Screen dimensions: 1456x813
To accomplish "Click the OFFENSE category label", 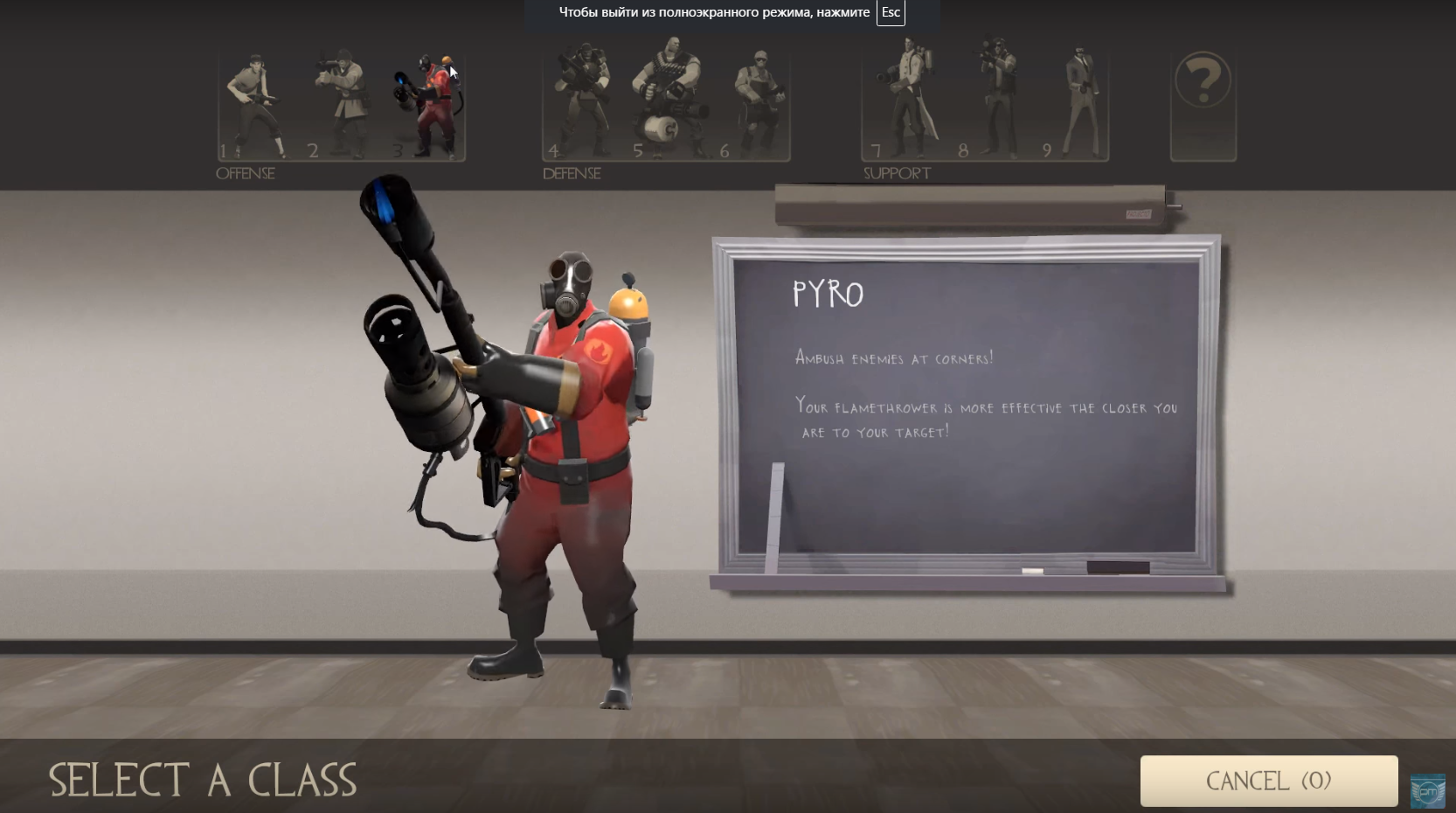I will [246, 173].
